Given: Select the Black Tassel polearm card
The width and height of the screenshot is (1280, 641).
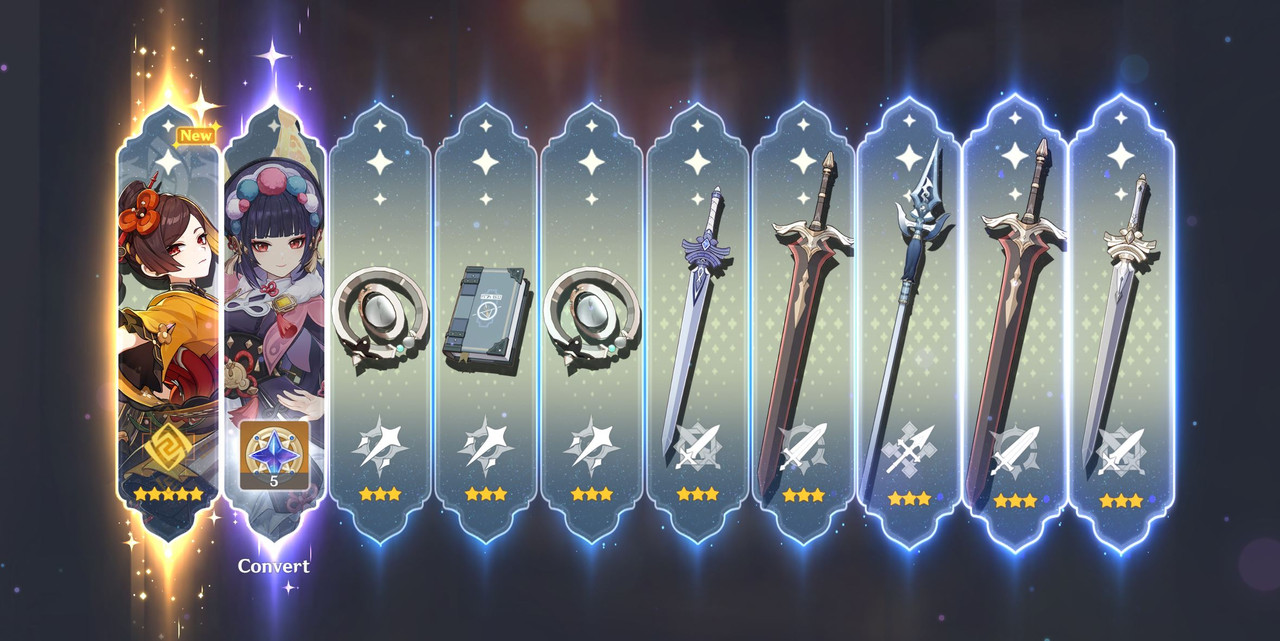Looking at the screenshot, I should pos(909,320).
